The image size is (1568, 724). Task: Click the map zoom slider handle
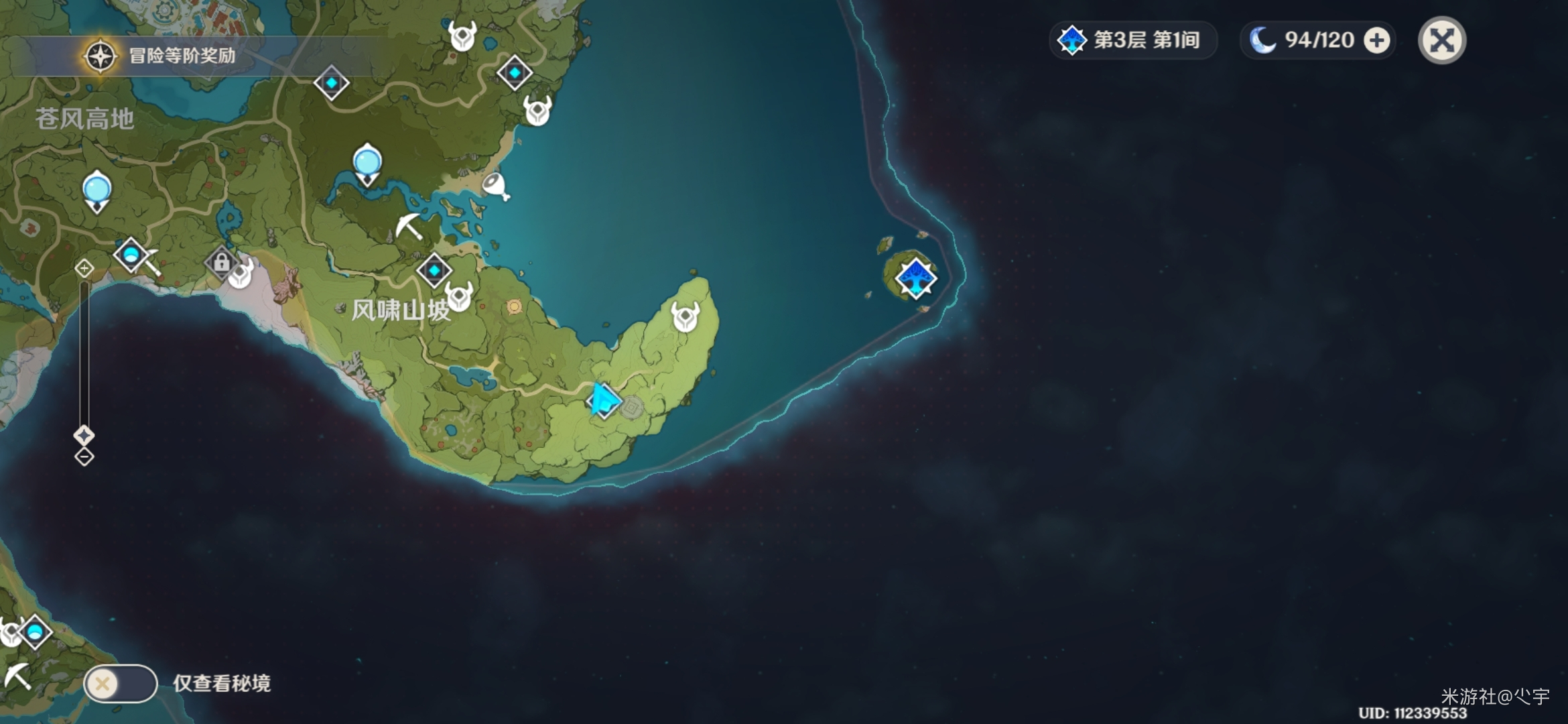(84, 436)
